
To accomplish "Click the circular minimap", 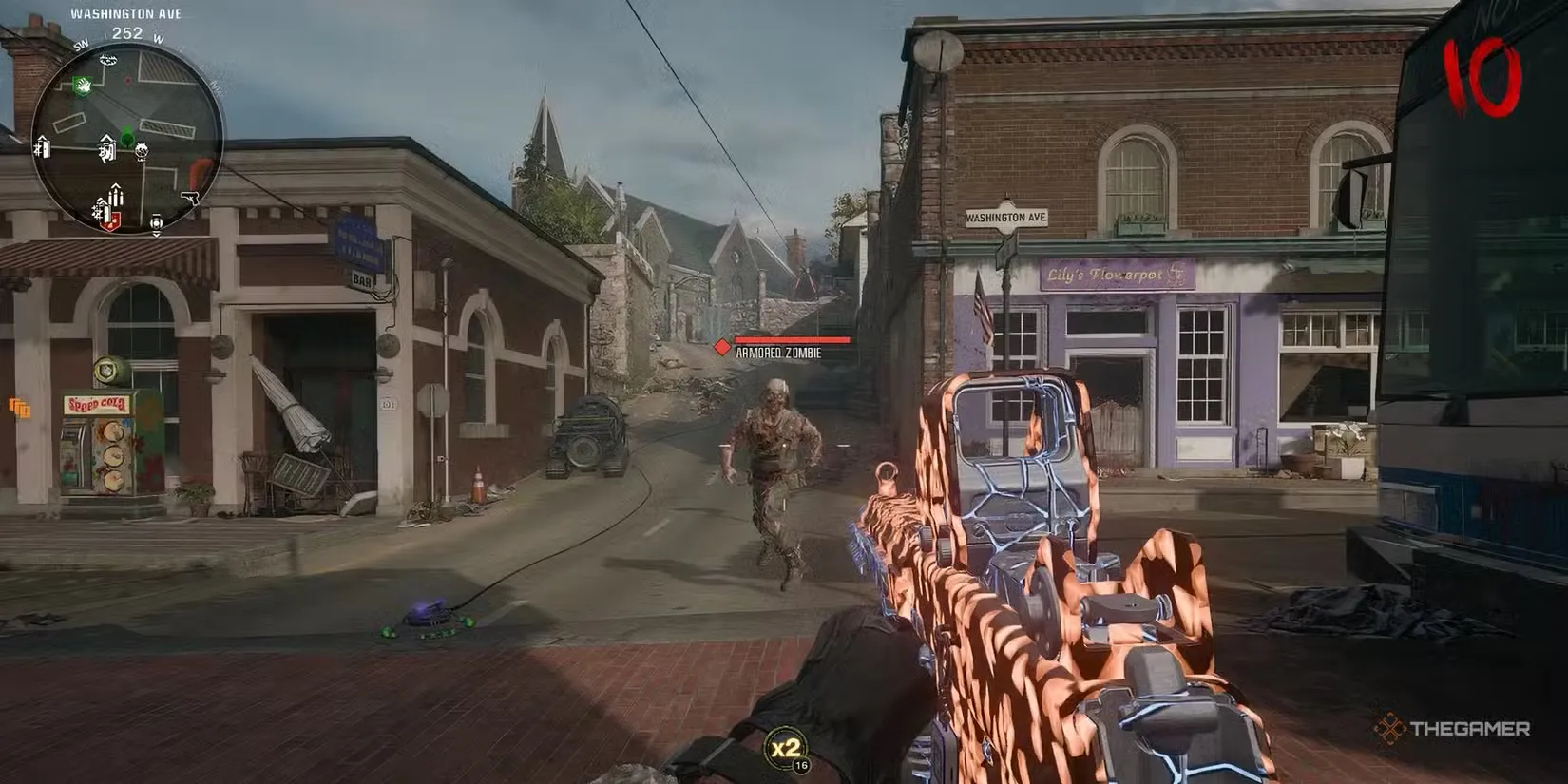I will (x=127, y=140).
